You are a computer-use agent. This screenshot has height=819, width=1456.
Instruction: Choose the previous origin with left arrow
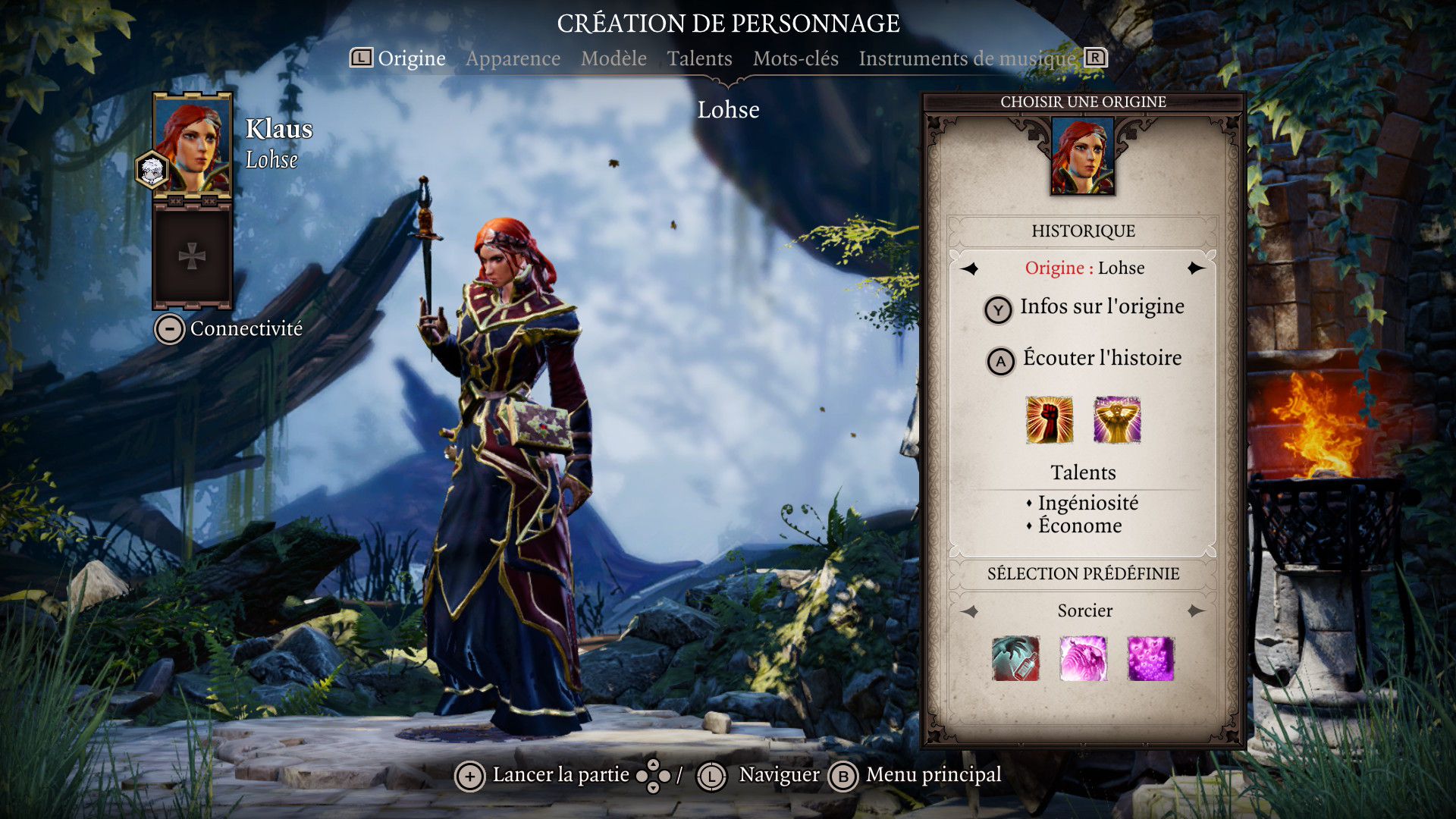pos(970,268)
